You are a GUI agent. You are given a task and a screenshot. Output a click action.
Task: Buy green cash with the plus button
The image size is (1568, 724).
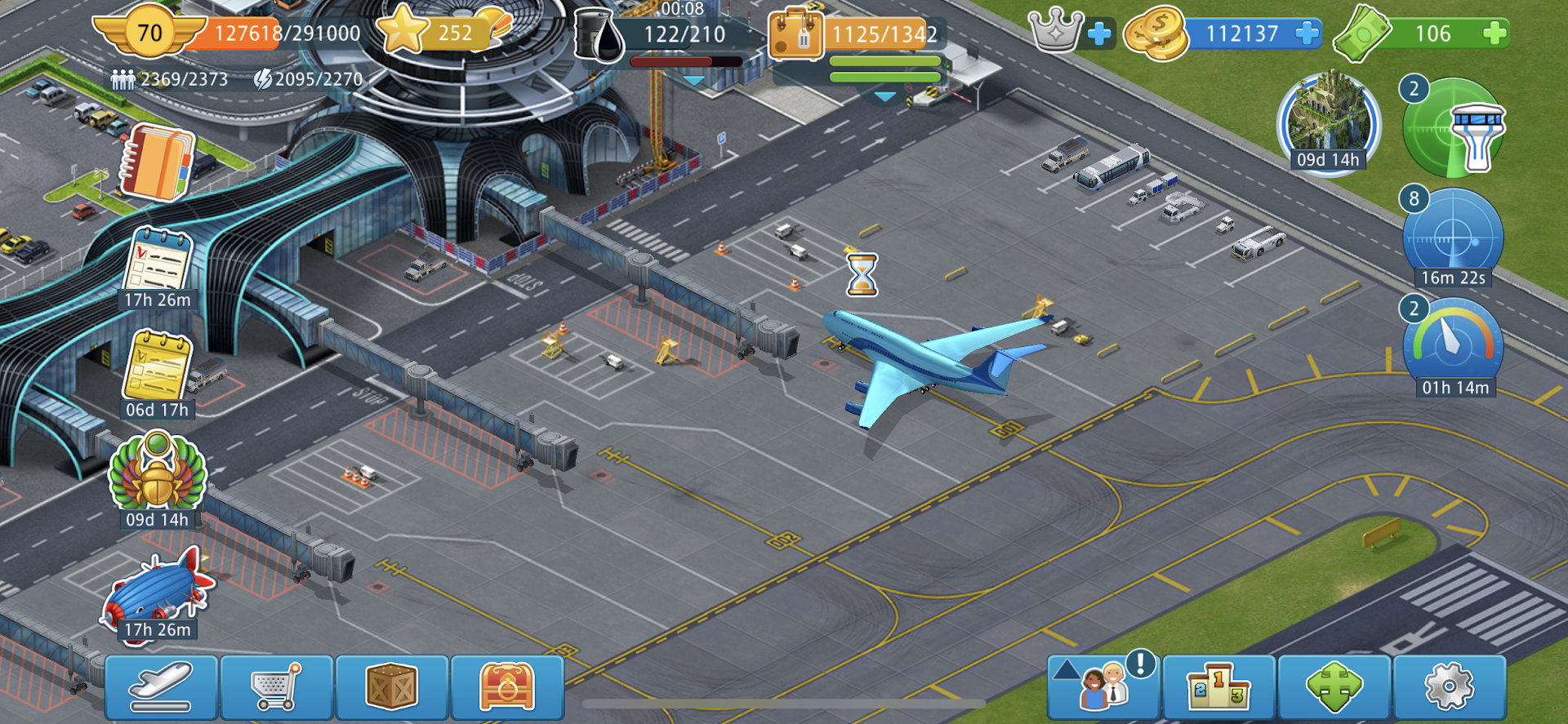pyautogui.click(x=1494, y=33)
